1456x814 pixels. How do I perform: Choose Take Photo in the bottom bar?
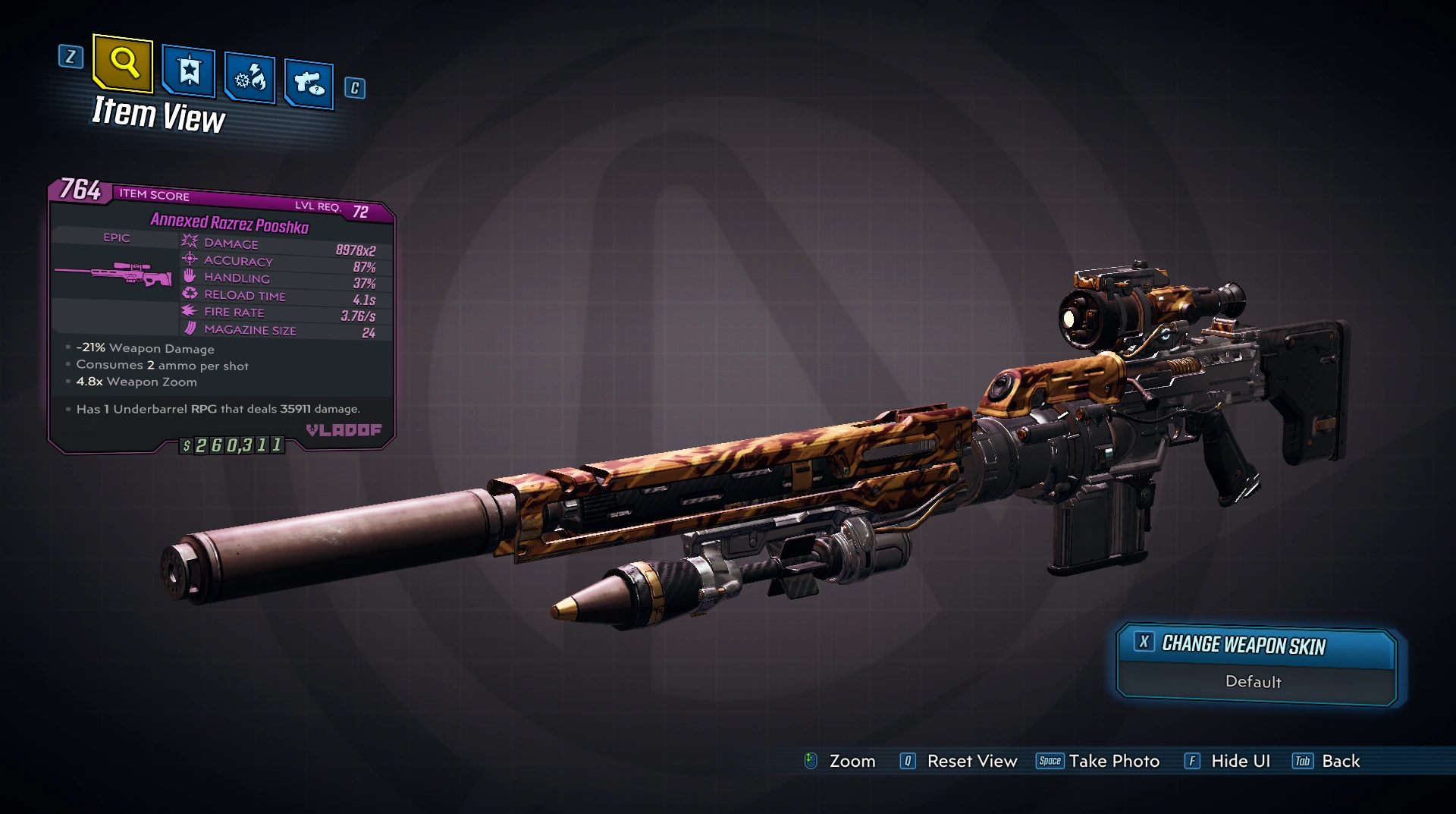click(x=1113, y=761)
